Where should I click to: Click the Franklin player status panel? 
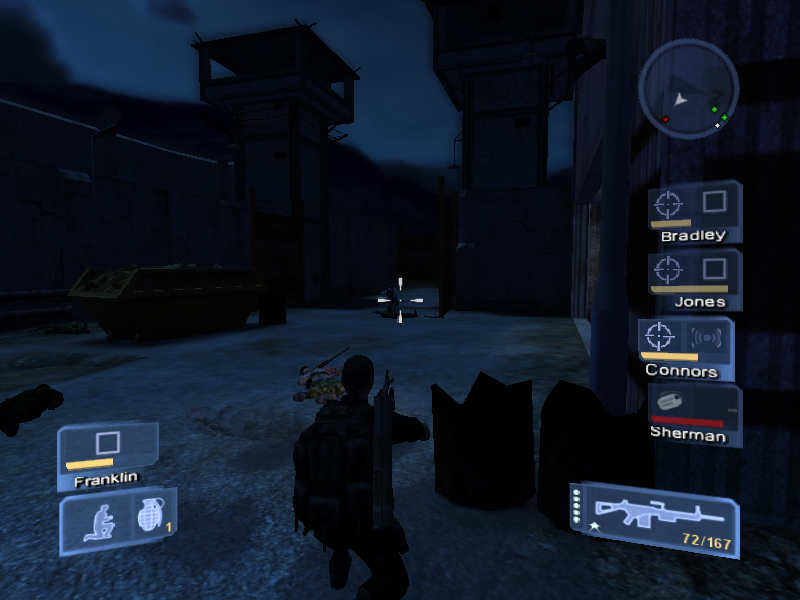[107, 456]
